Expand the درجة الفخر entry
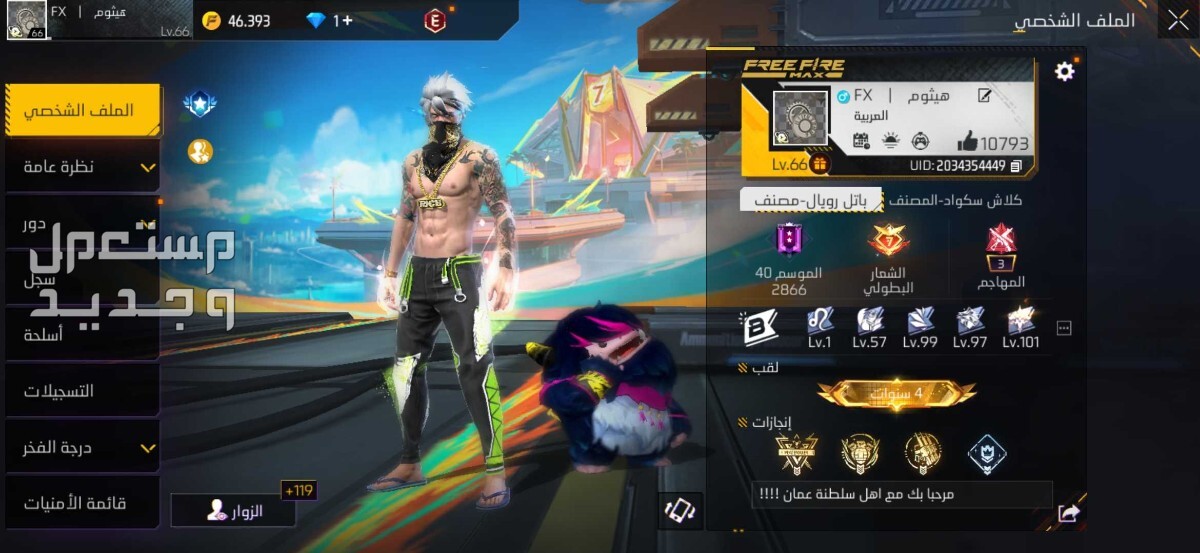1200x553 pixels. click(x=82, y=448)
